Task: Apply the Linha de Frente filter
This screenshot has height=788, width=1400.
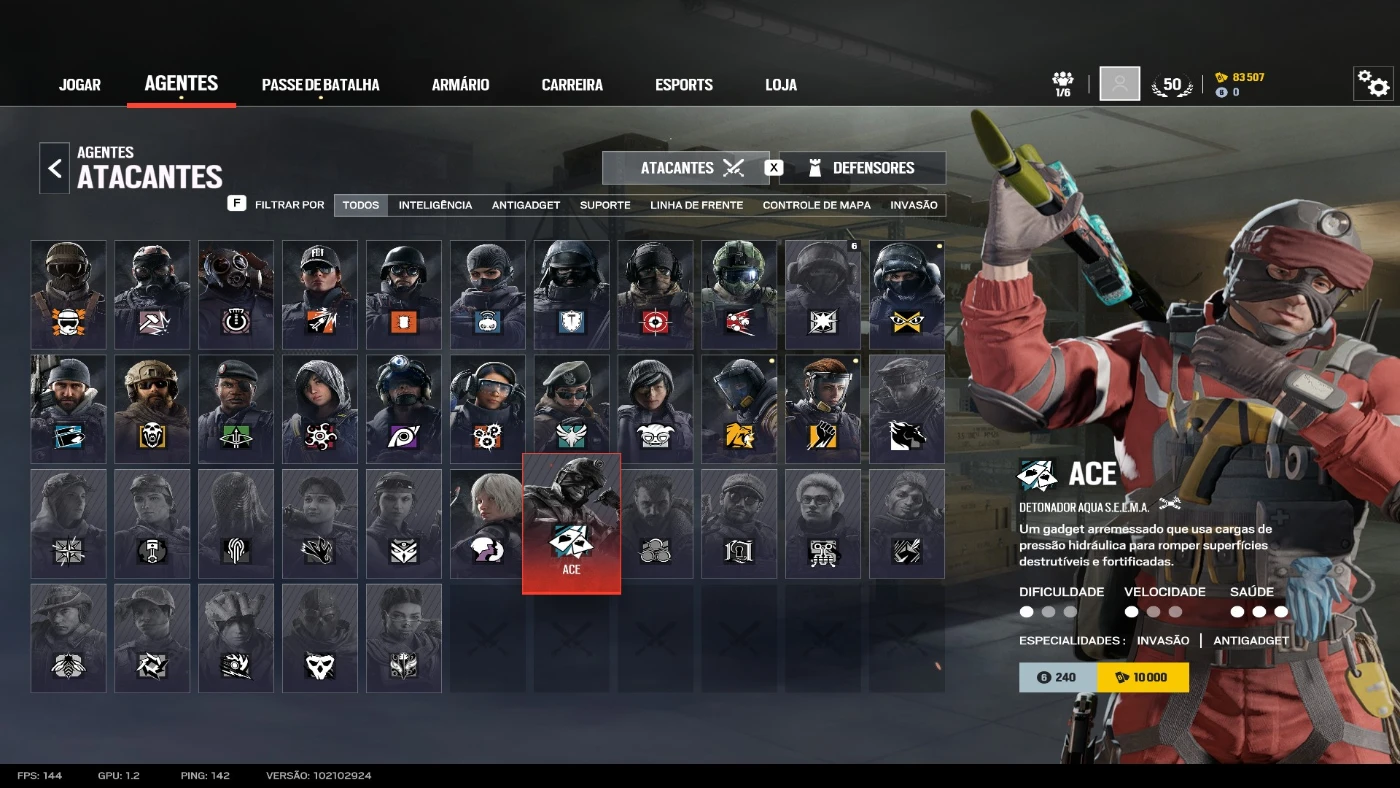Action: [x=696, y=205]
